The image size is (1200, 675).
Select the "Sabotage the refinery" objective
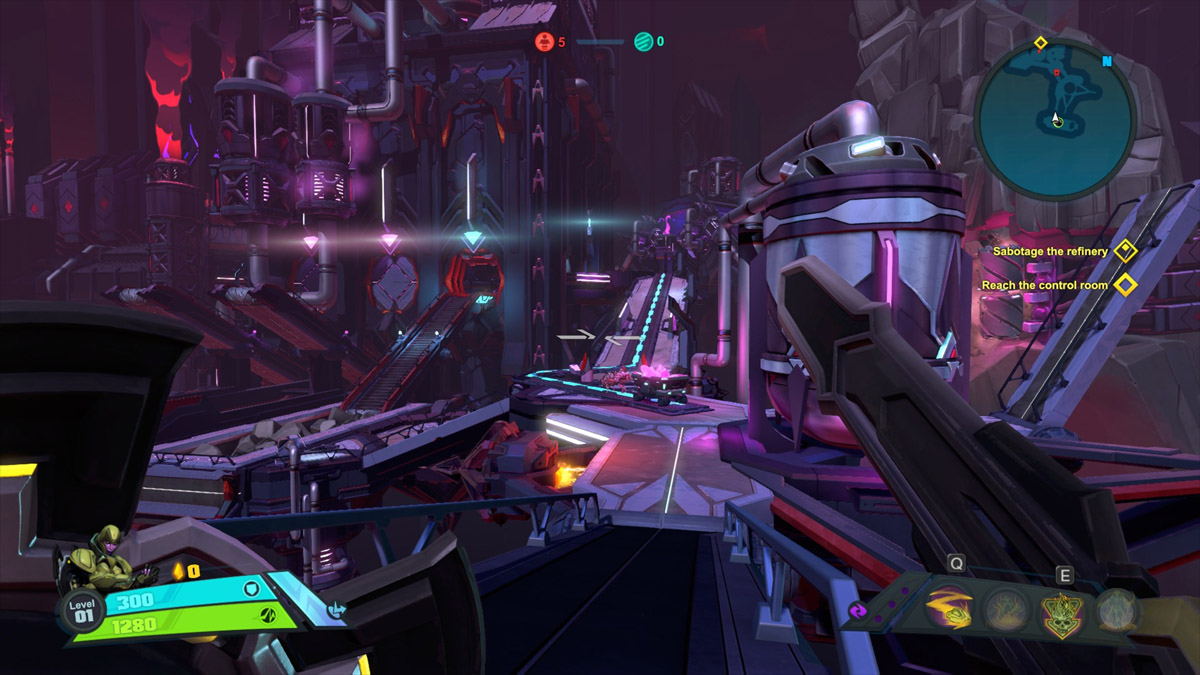pyautogui.click(x=1050, y=251)
